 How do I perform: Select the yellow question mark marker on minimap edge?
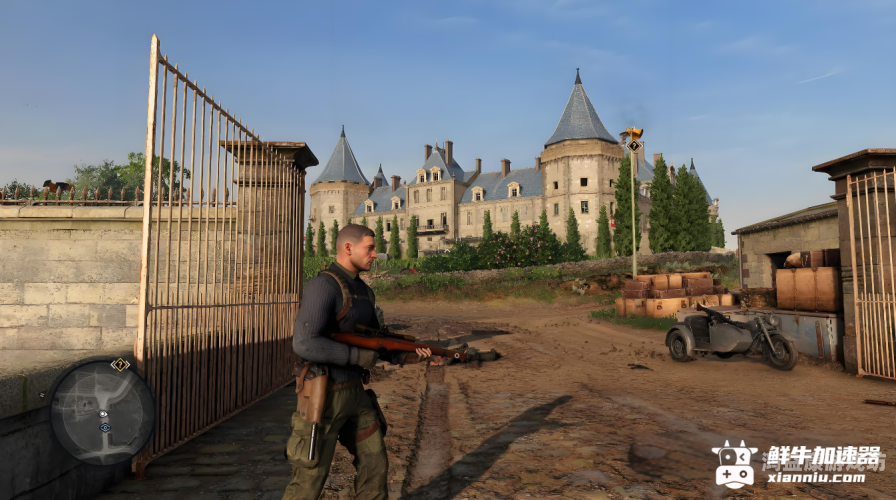click(x=120, y=364)
